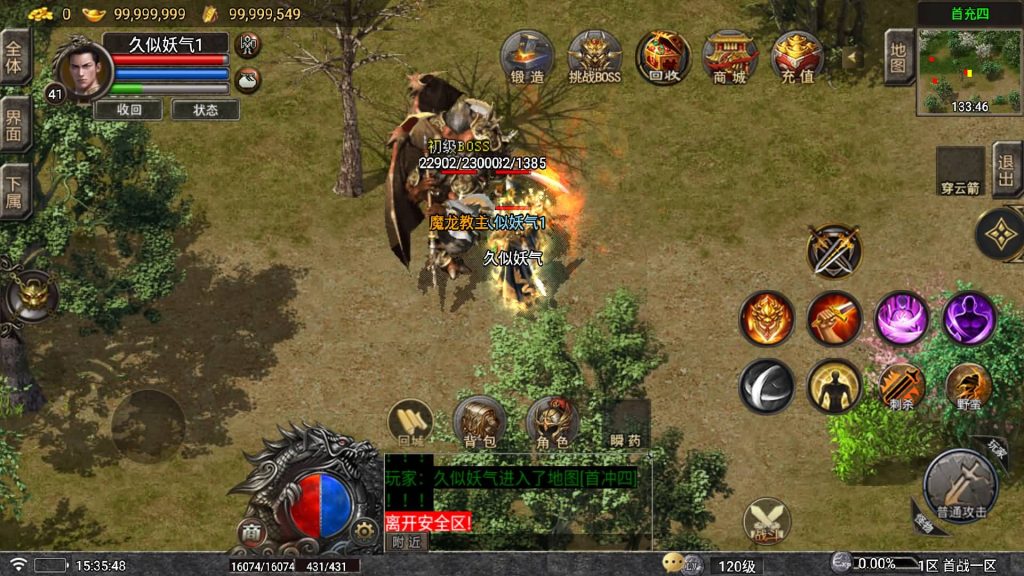The image size is (1024, 576).
Task: Open the 充值 recharge menu
Action: tap(797, 56)
